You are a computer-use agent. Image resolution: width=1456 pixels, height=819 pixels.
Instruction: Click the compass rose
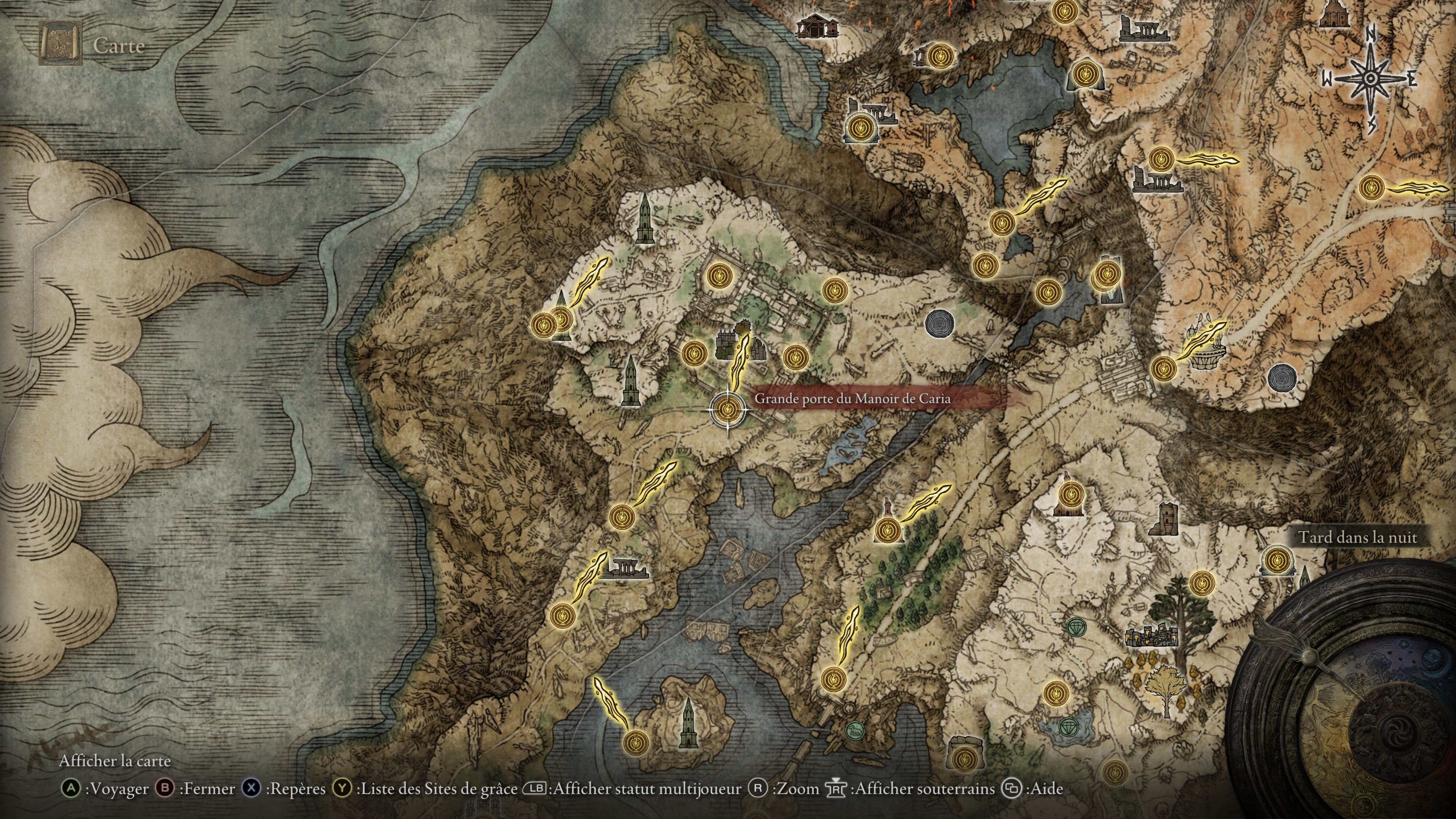tap(1370, 79)
